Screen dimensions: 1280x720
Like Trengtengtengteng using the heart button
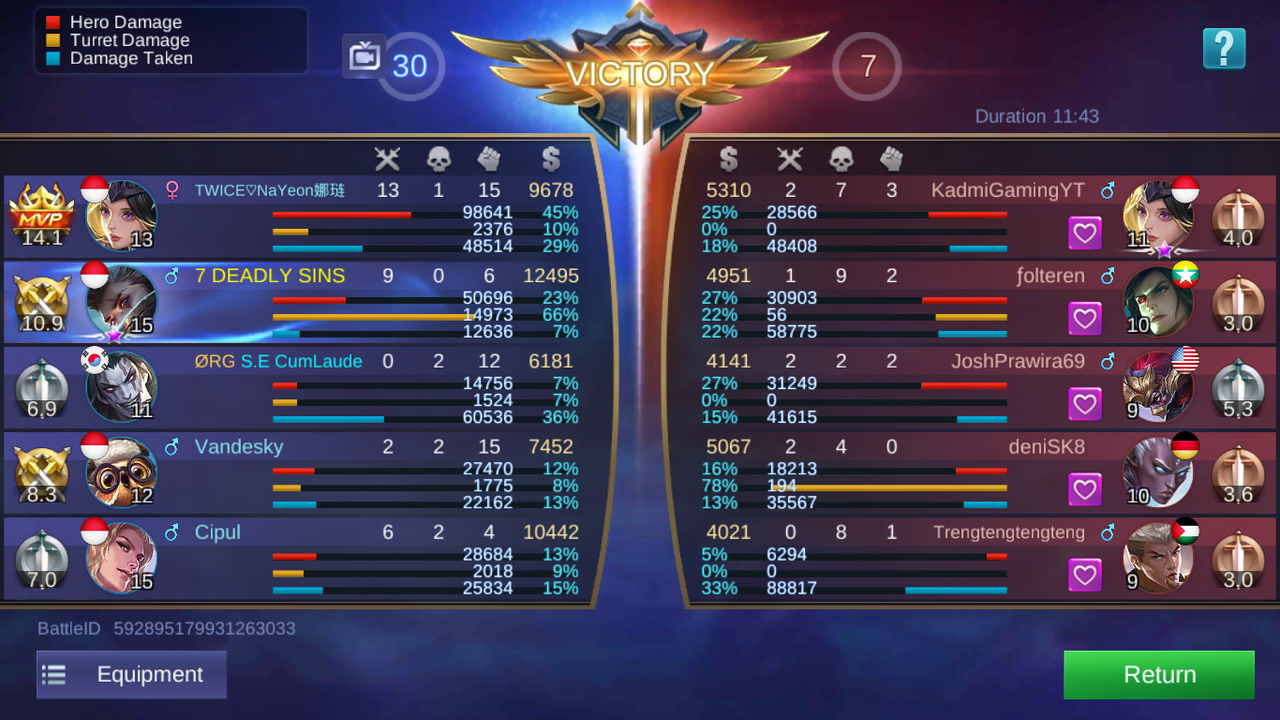pos(1085,575)
